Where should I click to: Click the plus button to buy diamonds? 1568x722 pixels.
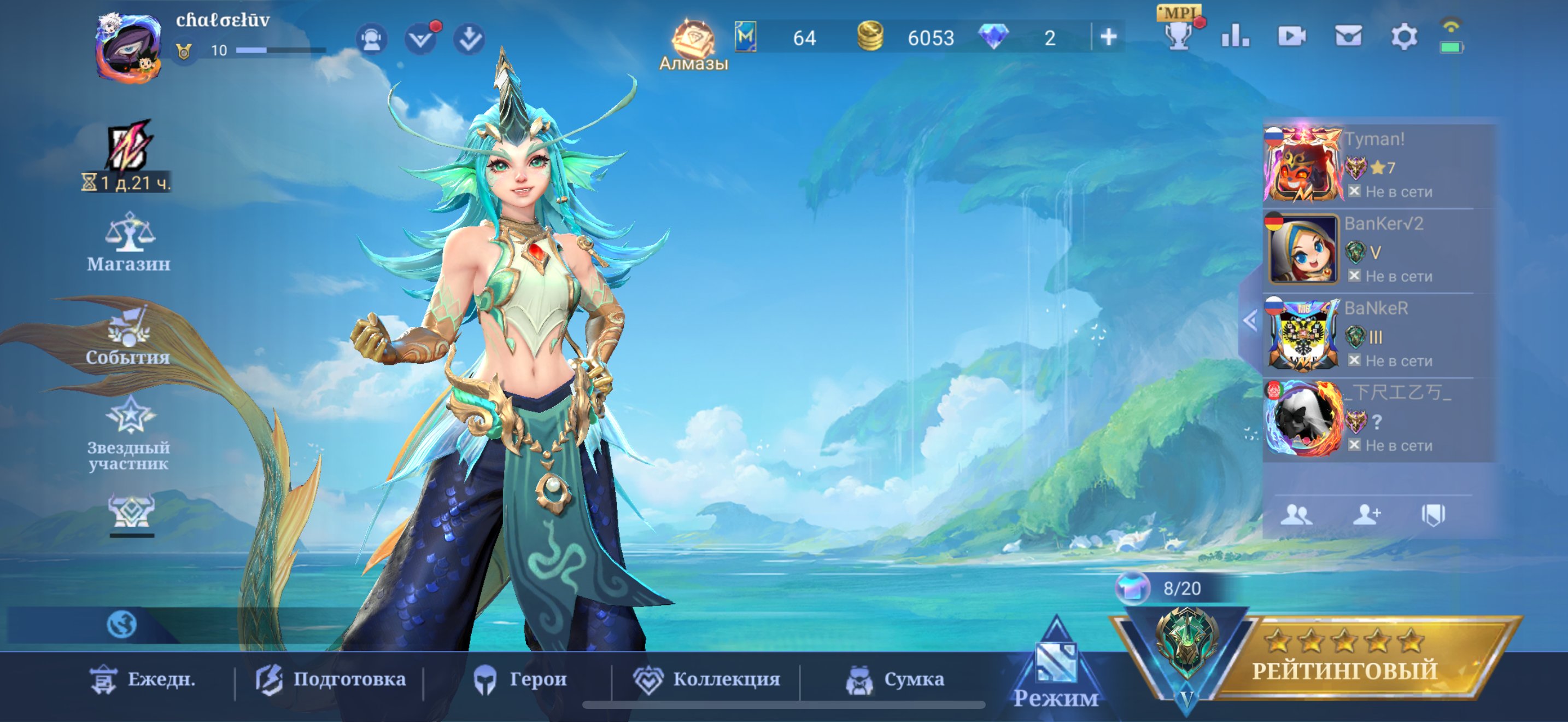pos(1108,38)
